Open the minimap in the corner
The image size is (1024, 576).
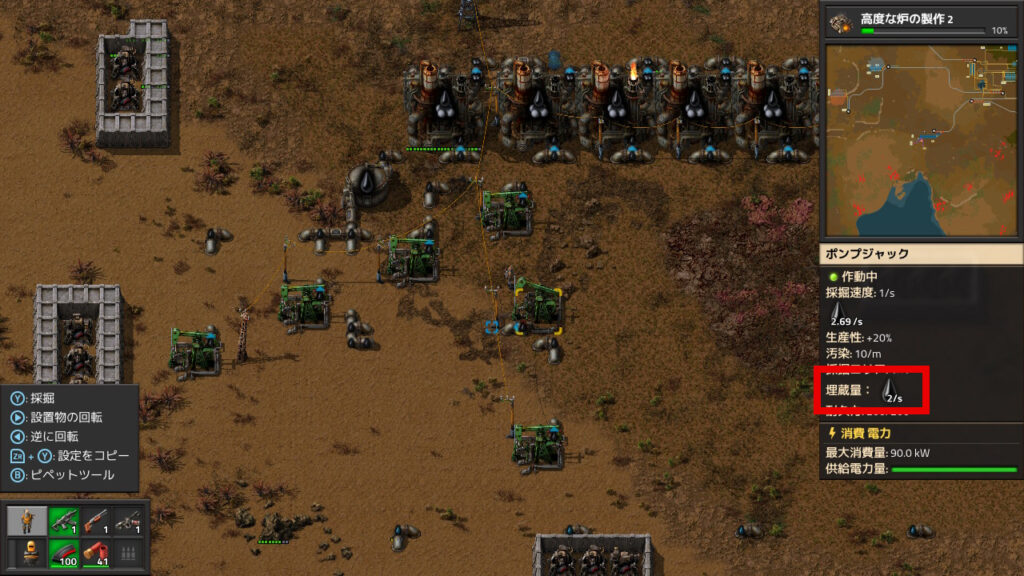920,140
